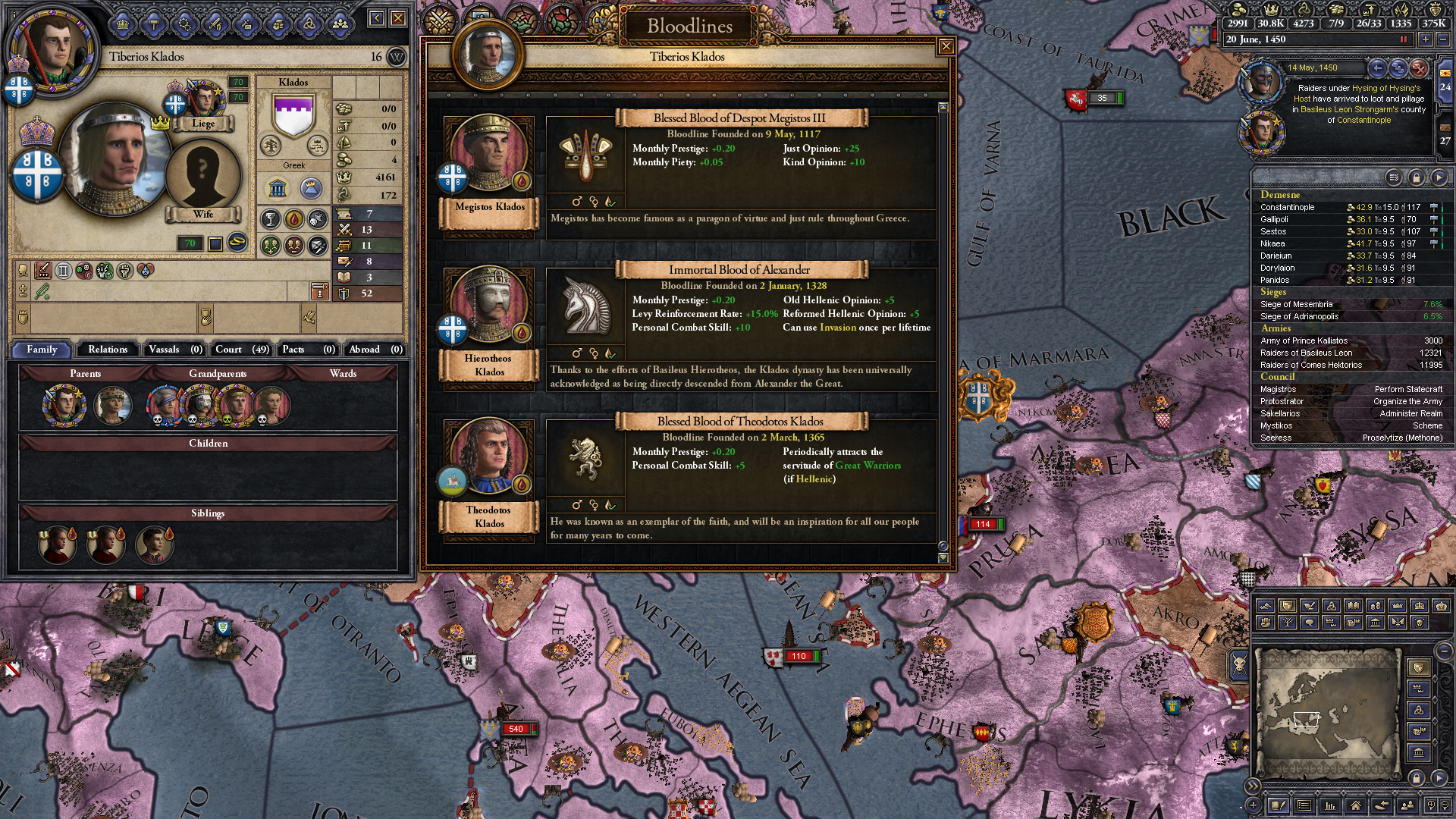1456x819 pixels.
Task: Switch to the Relations tab
Action: 108,350
